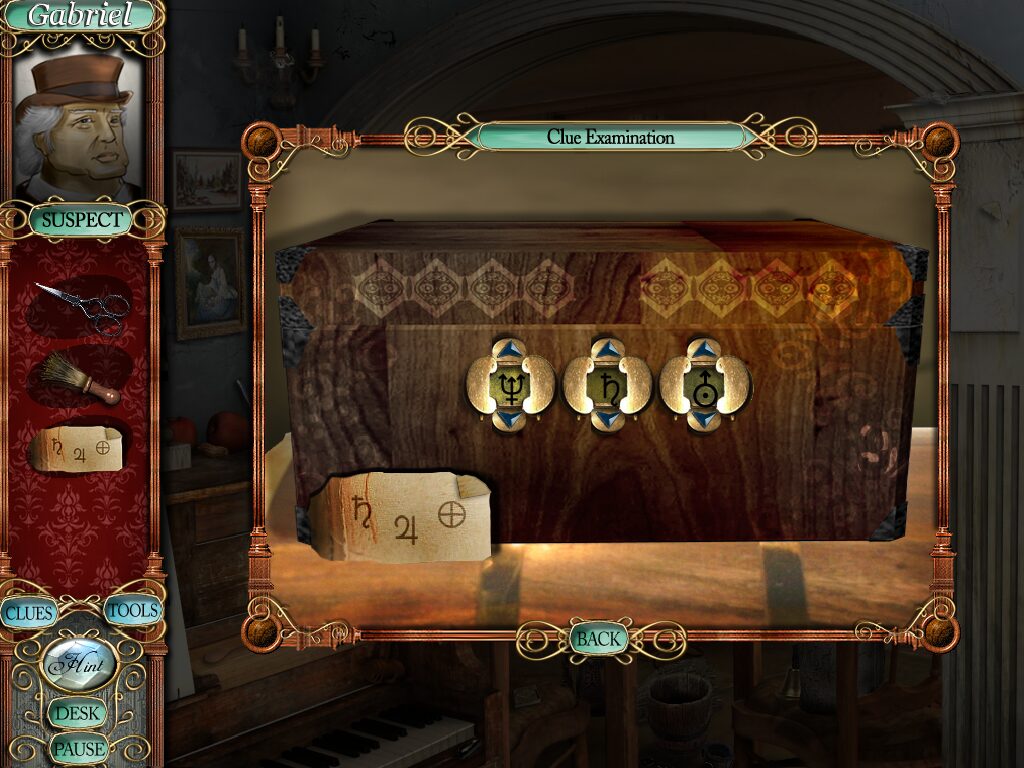This screenshot has height=768, width=1024.
Task: Click up arrow above the Uranus circle-arrow dial
Action: (x=704, y=349)
